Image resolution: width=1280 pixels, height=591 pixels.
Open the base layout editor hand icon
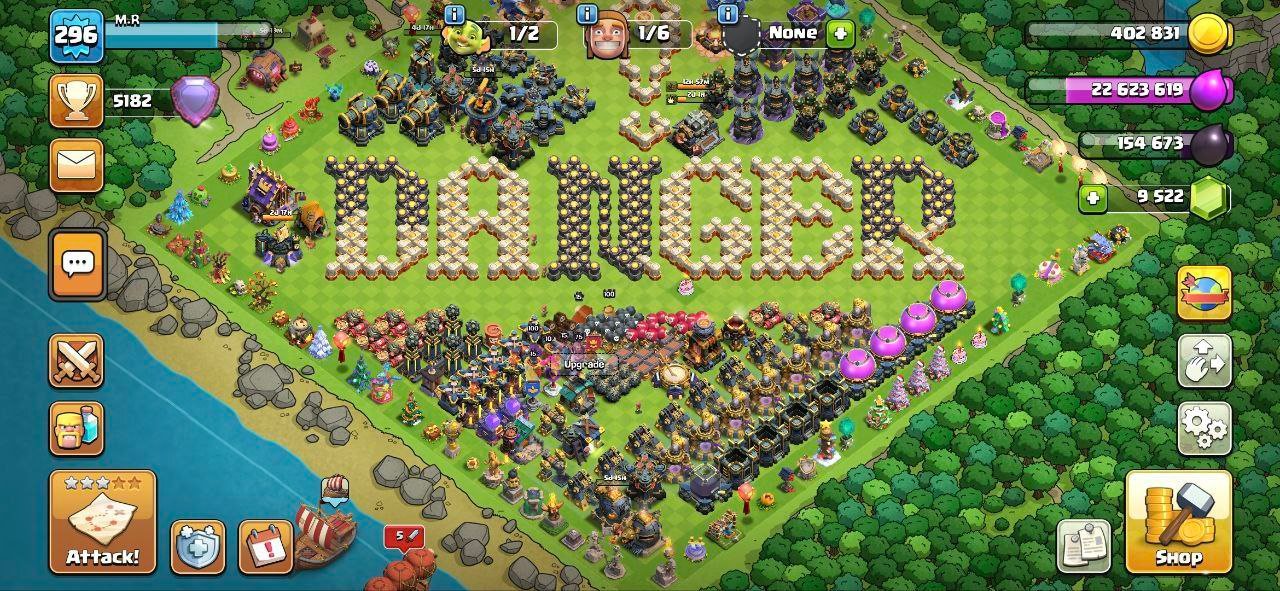(1204, 361)
